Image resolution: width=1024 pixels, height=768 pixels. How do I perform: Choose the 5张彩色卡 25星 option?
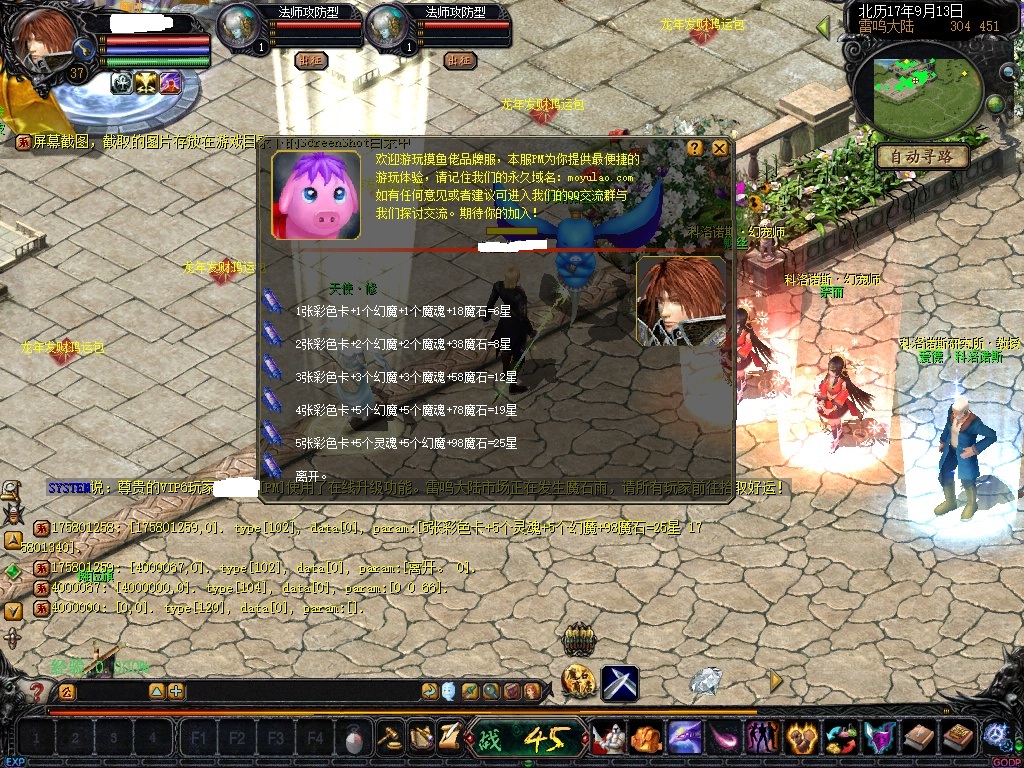pos(406,442)
